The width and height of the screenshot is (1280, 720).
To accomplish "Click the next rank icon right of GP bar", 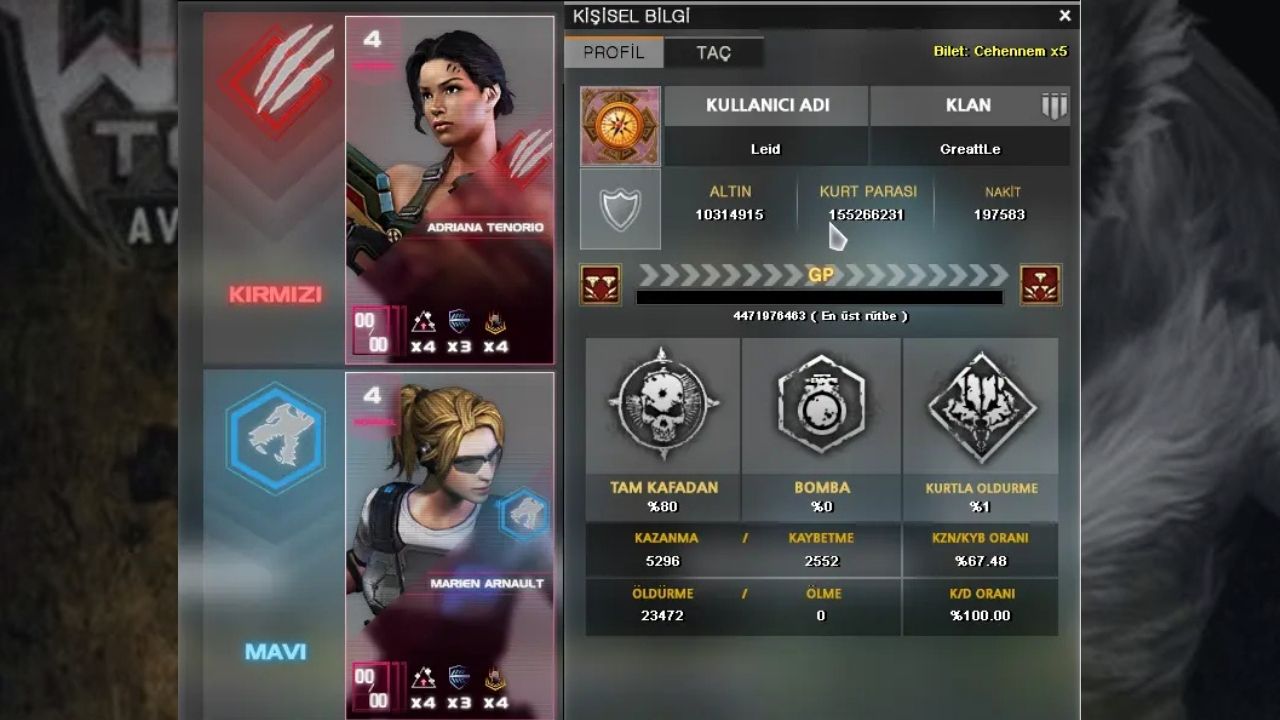I will click(x=1040, y=285).
